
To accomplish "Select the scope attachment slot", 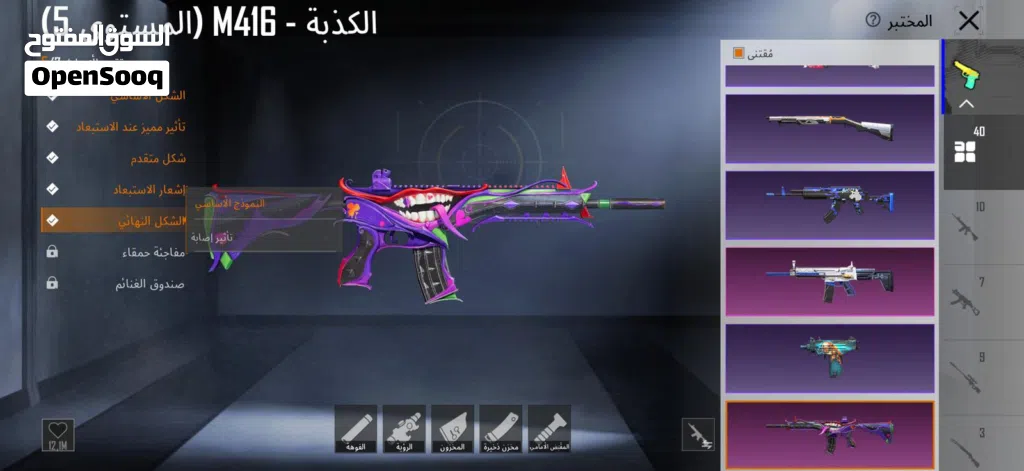I will [x=404, y=428].
